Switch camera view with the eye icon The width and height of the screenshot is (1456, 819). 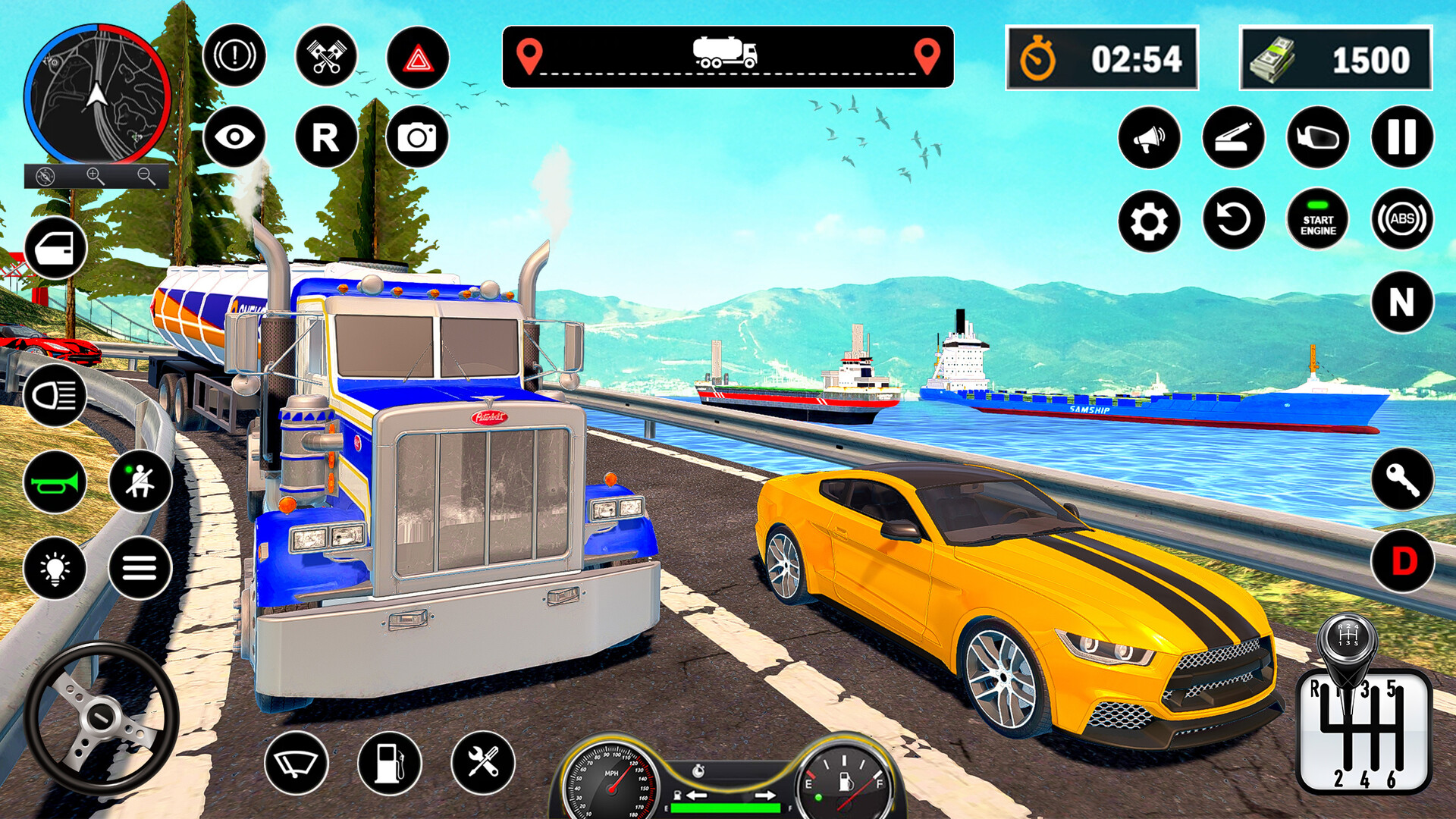point(234,137)
